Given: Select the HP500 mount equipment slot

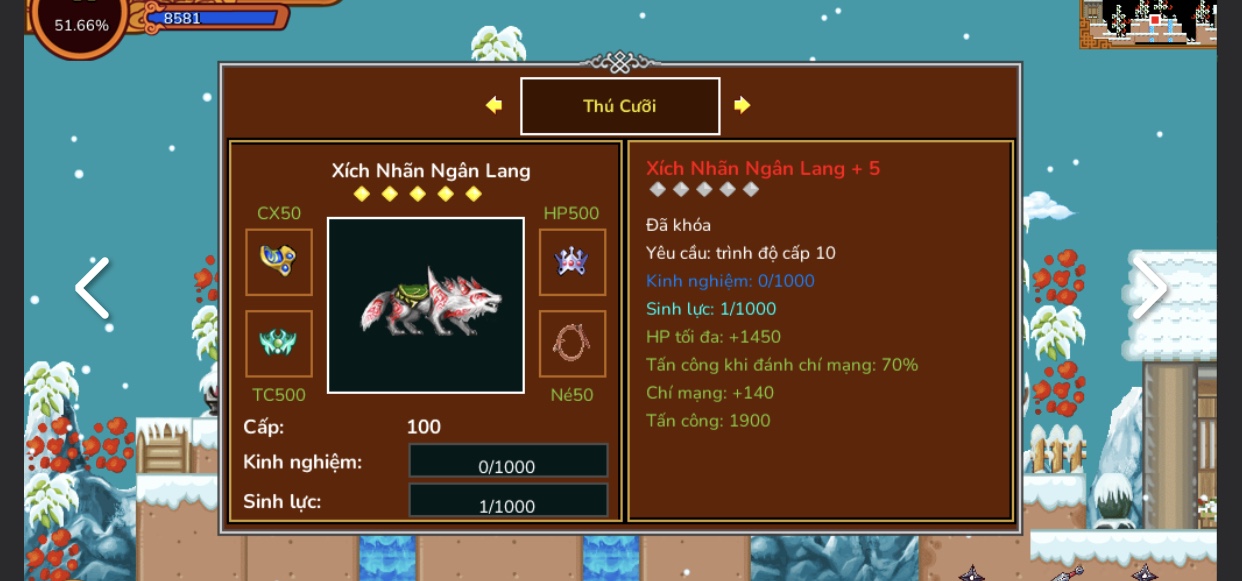Looking at the screenshot, I should pos(572,262).
